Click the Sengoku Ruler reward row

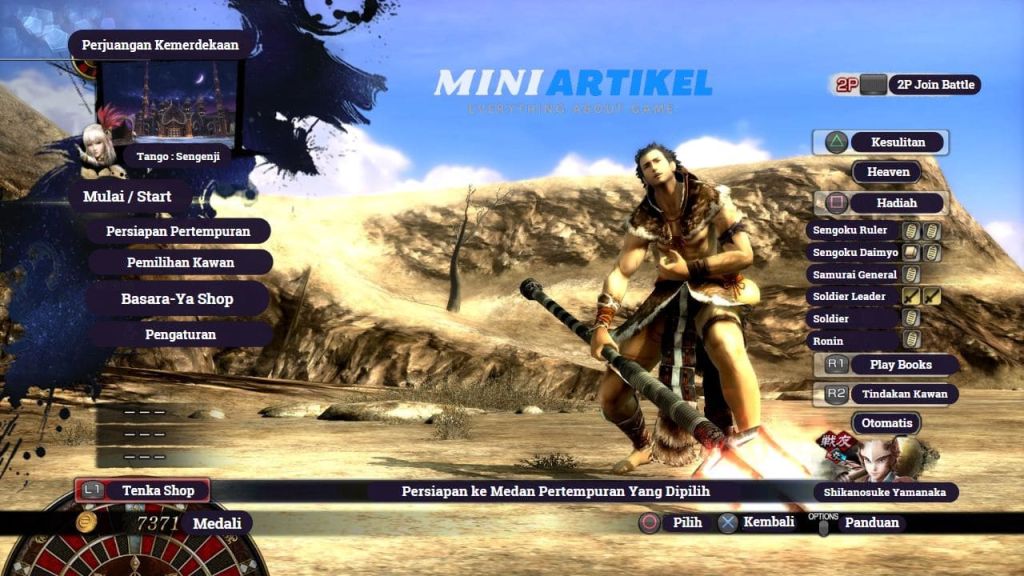(850, 230)
